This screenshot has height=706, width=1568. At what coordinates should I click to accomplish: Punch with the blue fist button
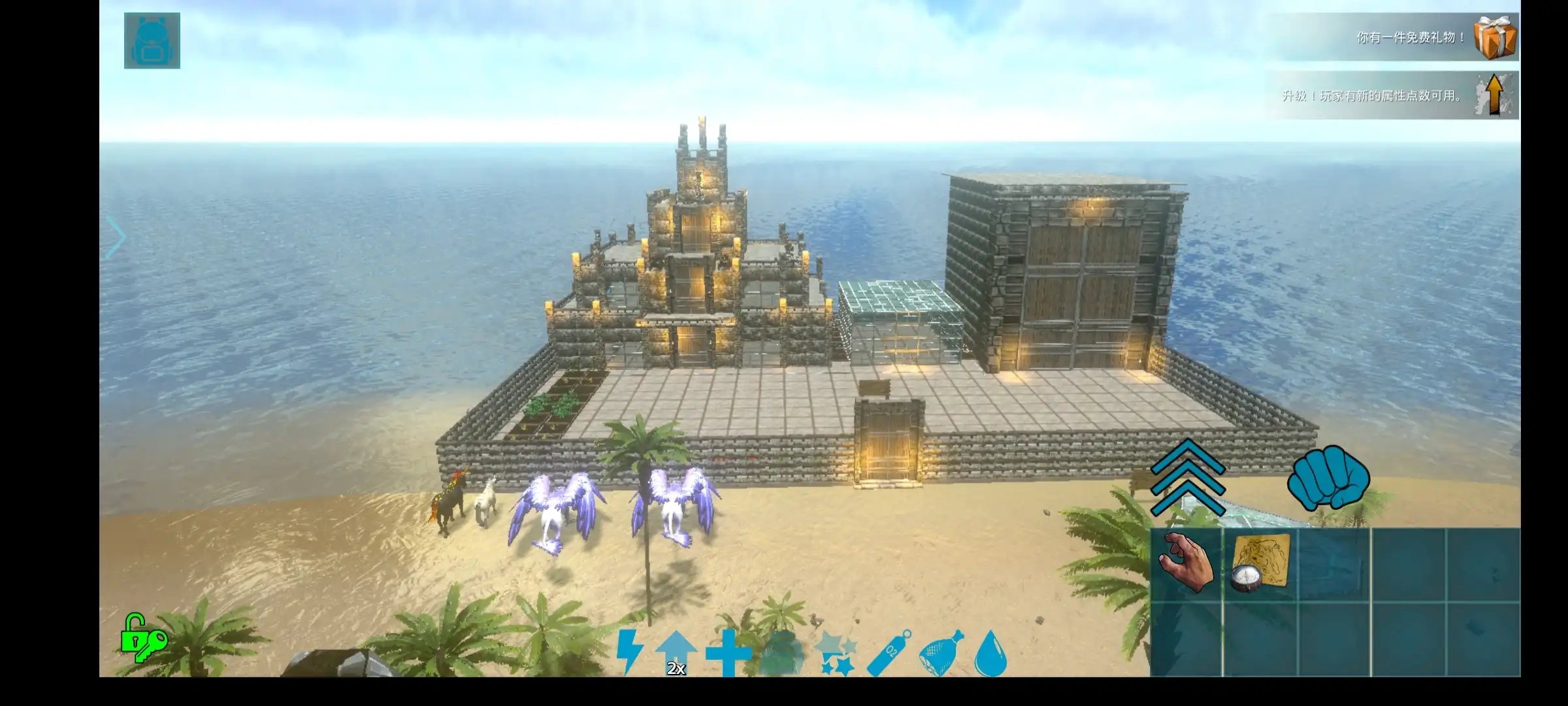tap(1328, 479)
